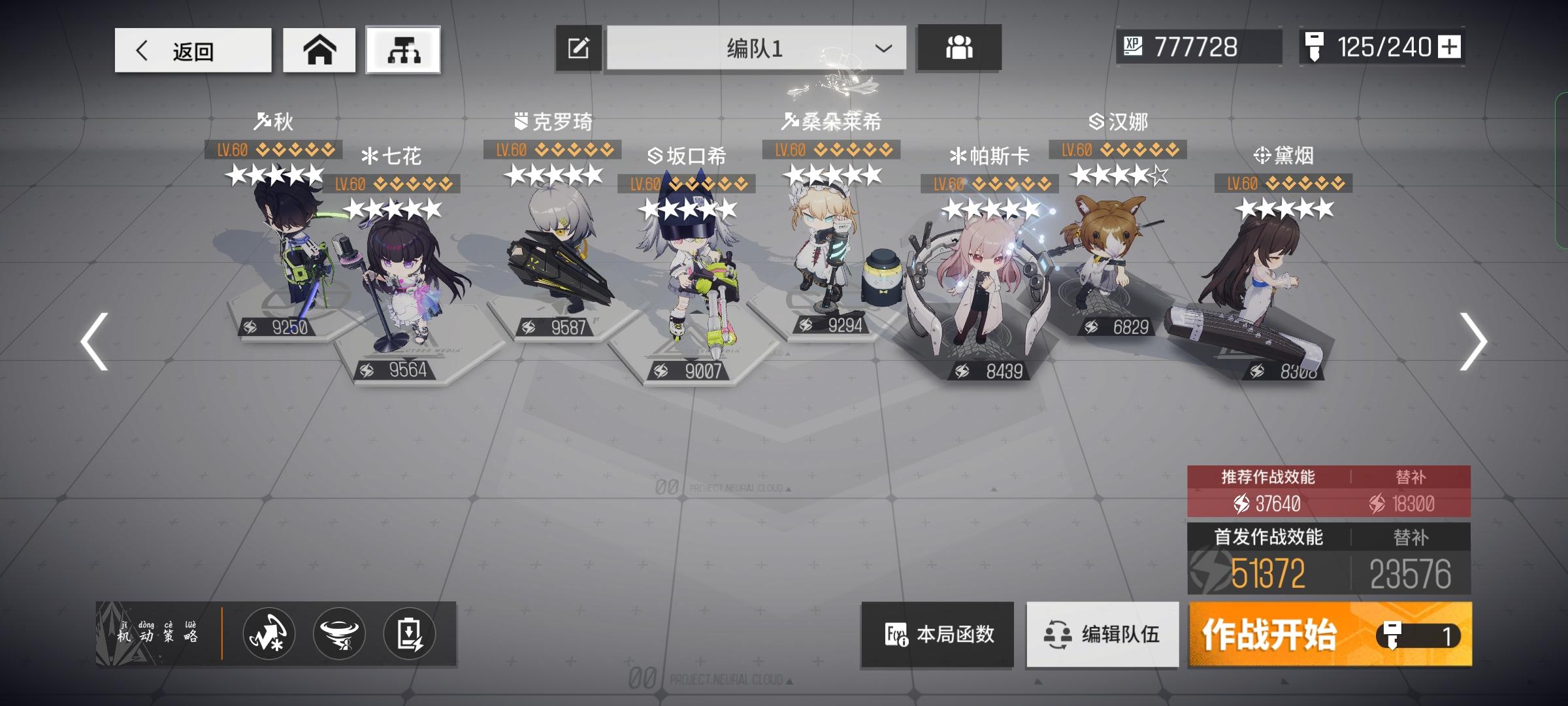
Task: Click the battery recharge strategy skill icon
Action: 410,634
